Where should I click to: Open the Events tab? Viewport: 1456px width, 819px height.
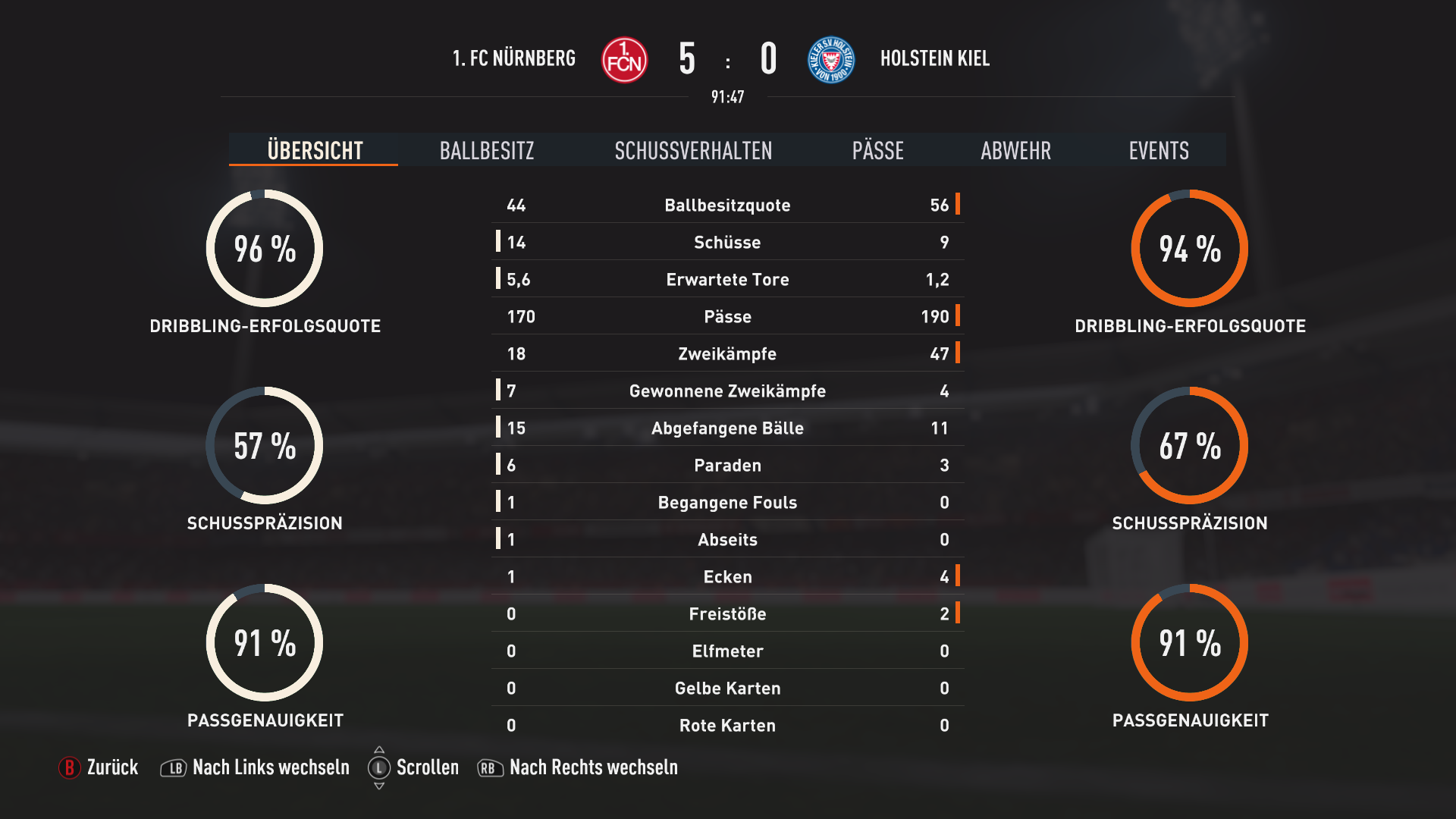point(1158,150)
